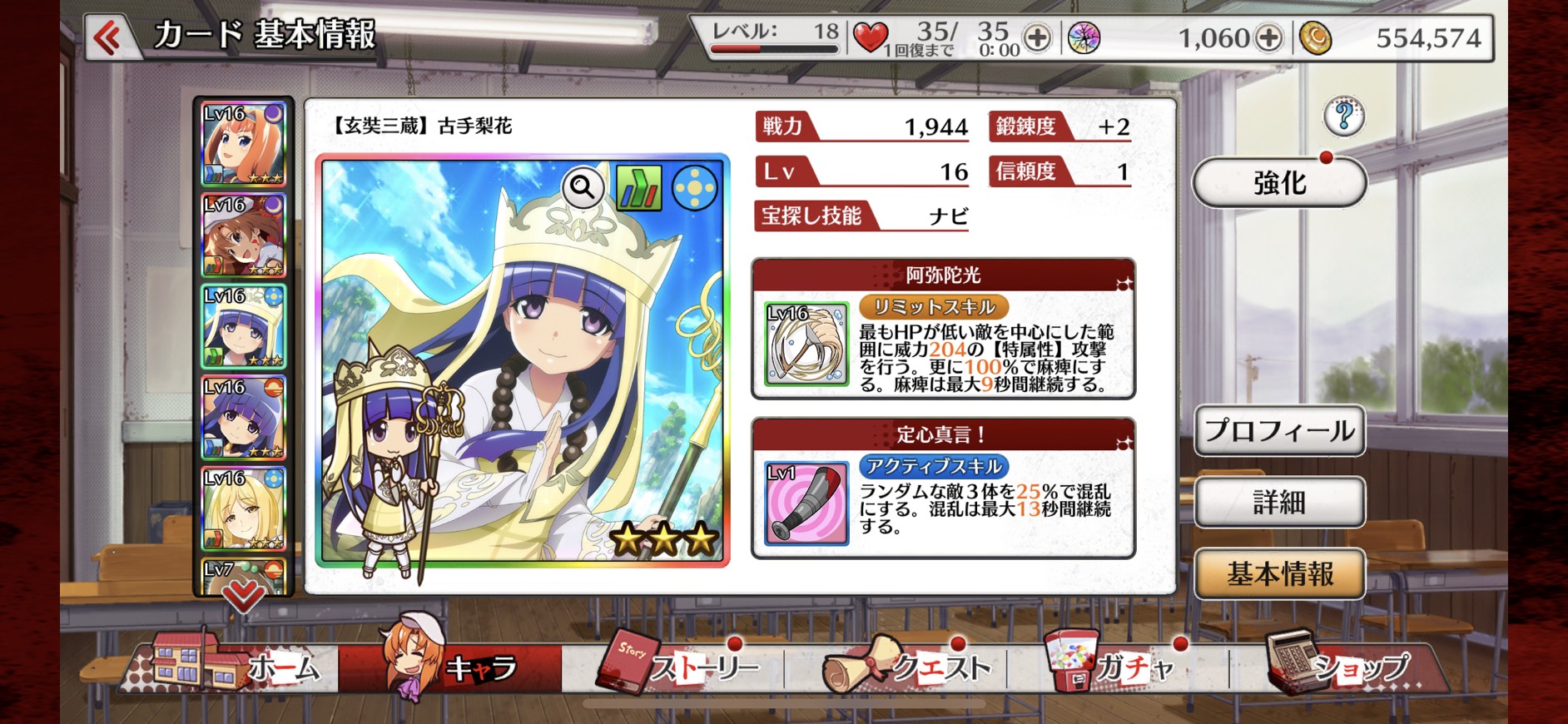The image size is (1568, 724).
Task: Show the プロフィール profile page
Action: (x=1279, y=430)
